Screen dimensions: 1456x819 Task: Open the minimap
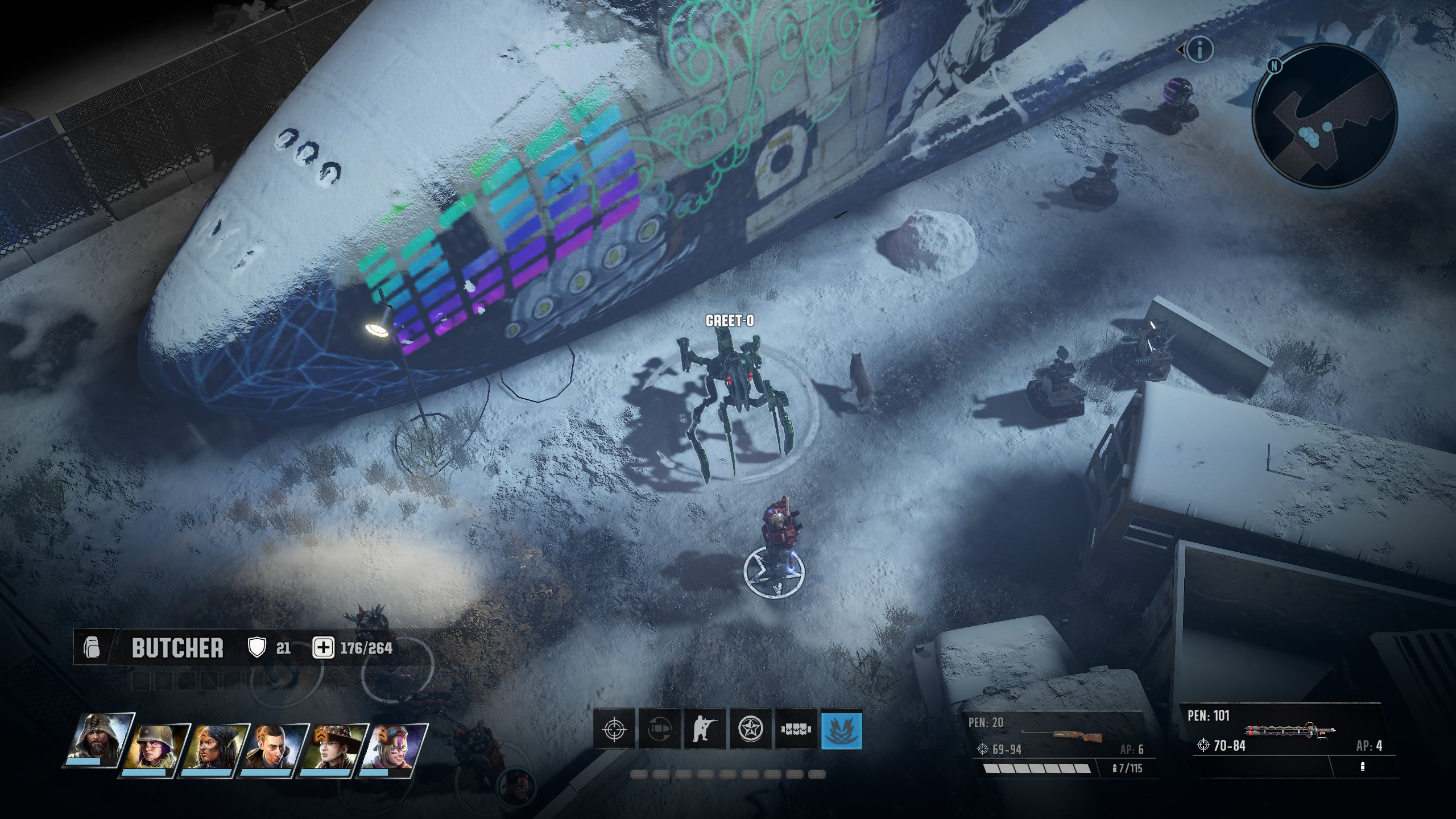pos(1325,117)
